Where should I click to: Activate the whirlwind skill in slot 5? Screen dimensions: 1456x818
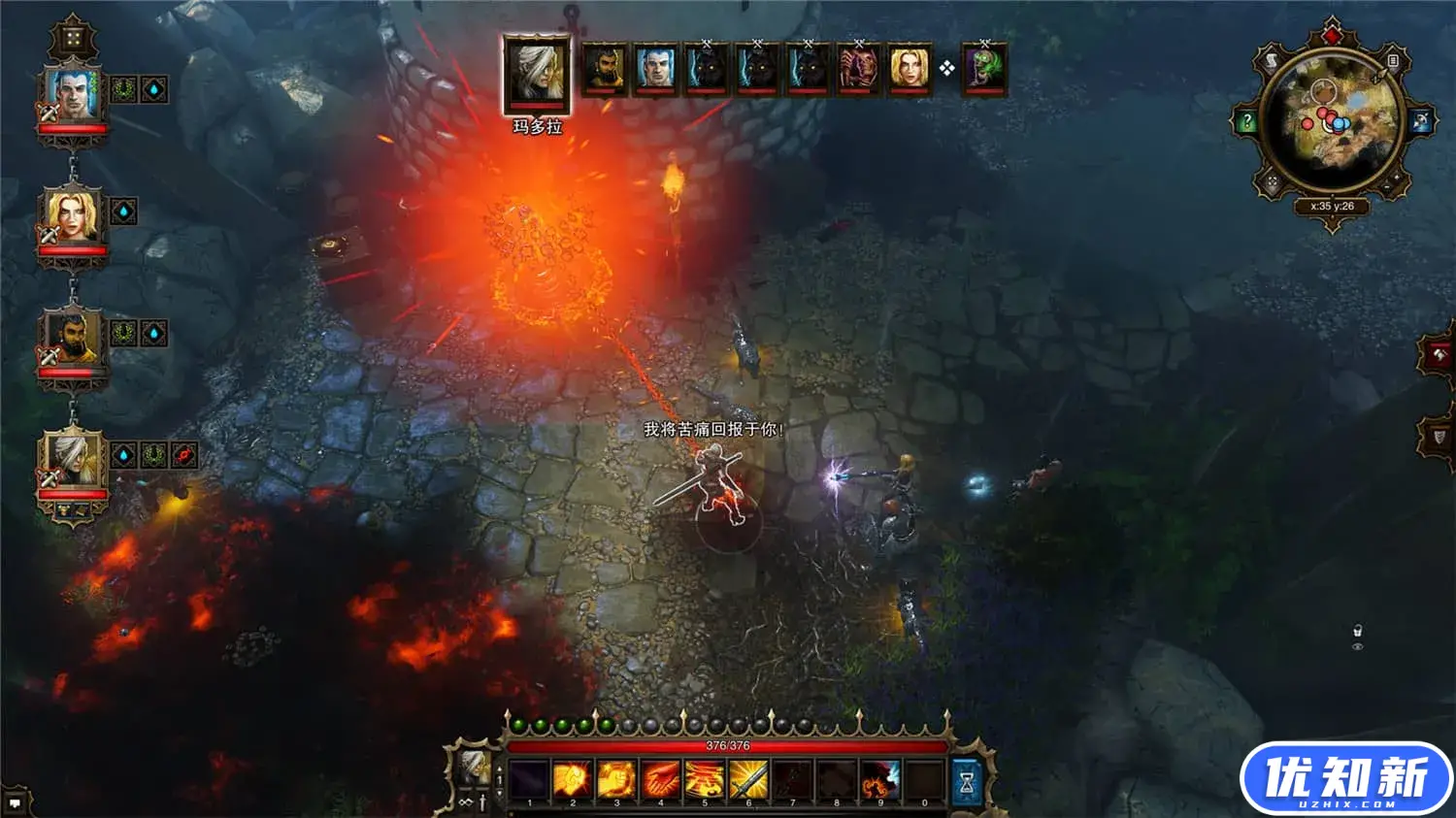pos(705,780)
